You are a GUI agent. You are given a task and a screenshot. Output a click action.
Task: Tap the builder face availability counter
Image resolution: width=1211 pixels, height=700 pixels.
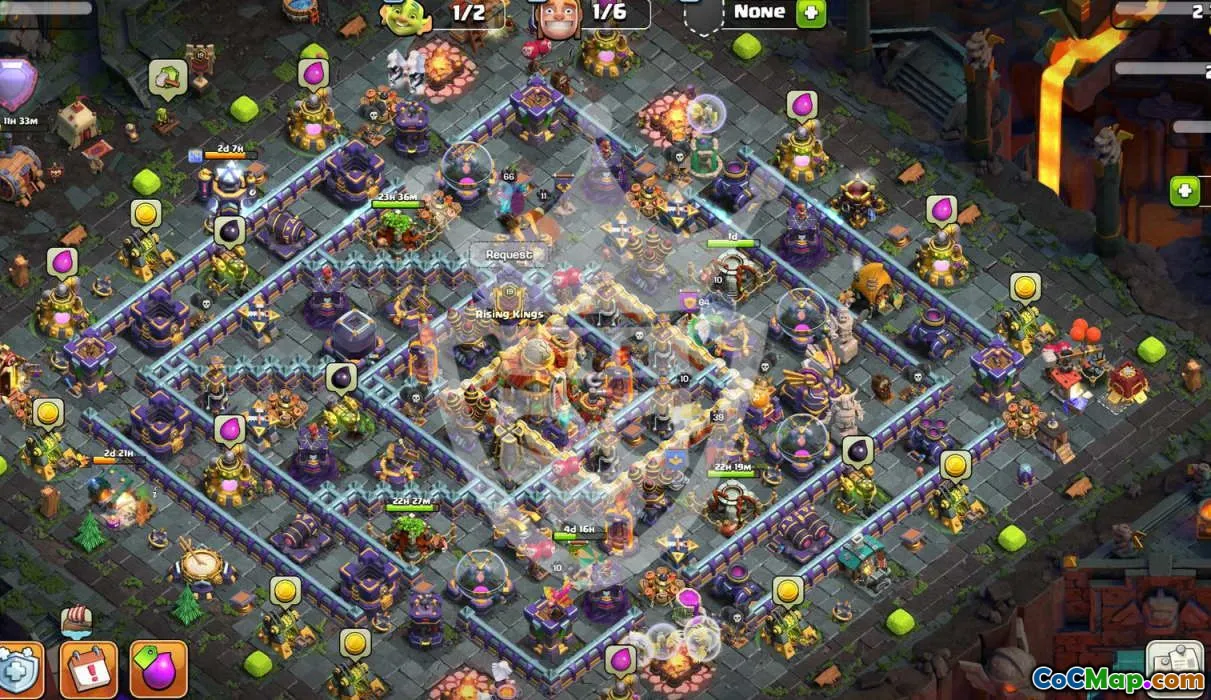592,14
